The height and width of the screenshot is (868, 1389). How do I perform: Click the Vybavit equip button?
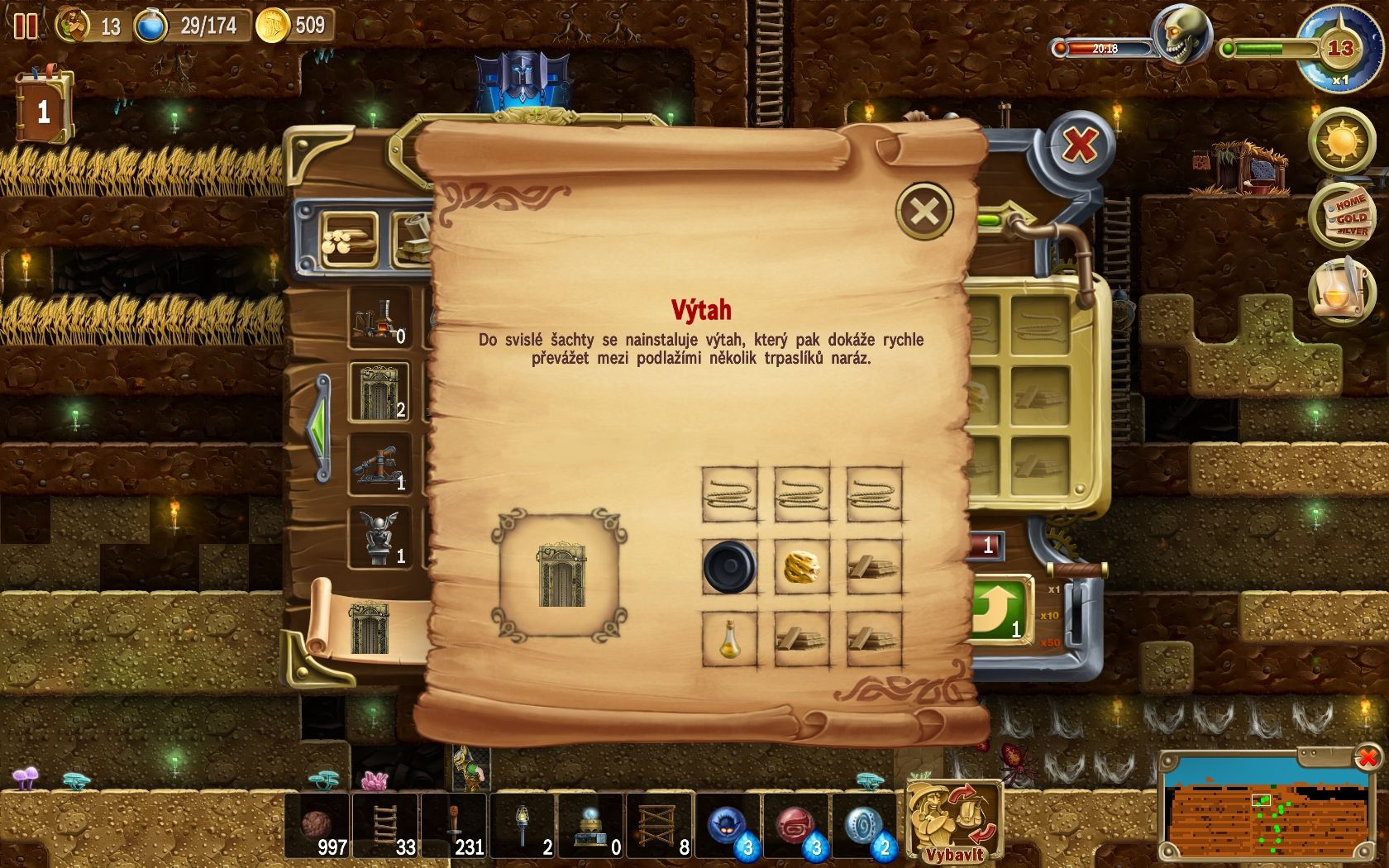(954, 820)
